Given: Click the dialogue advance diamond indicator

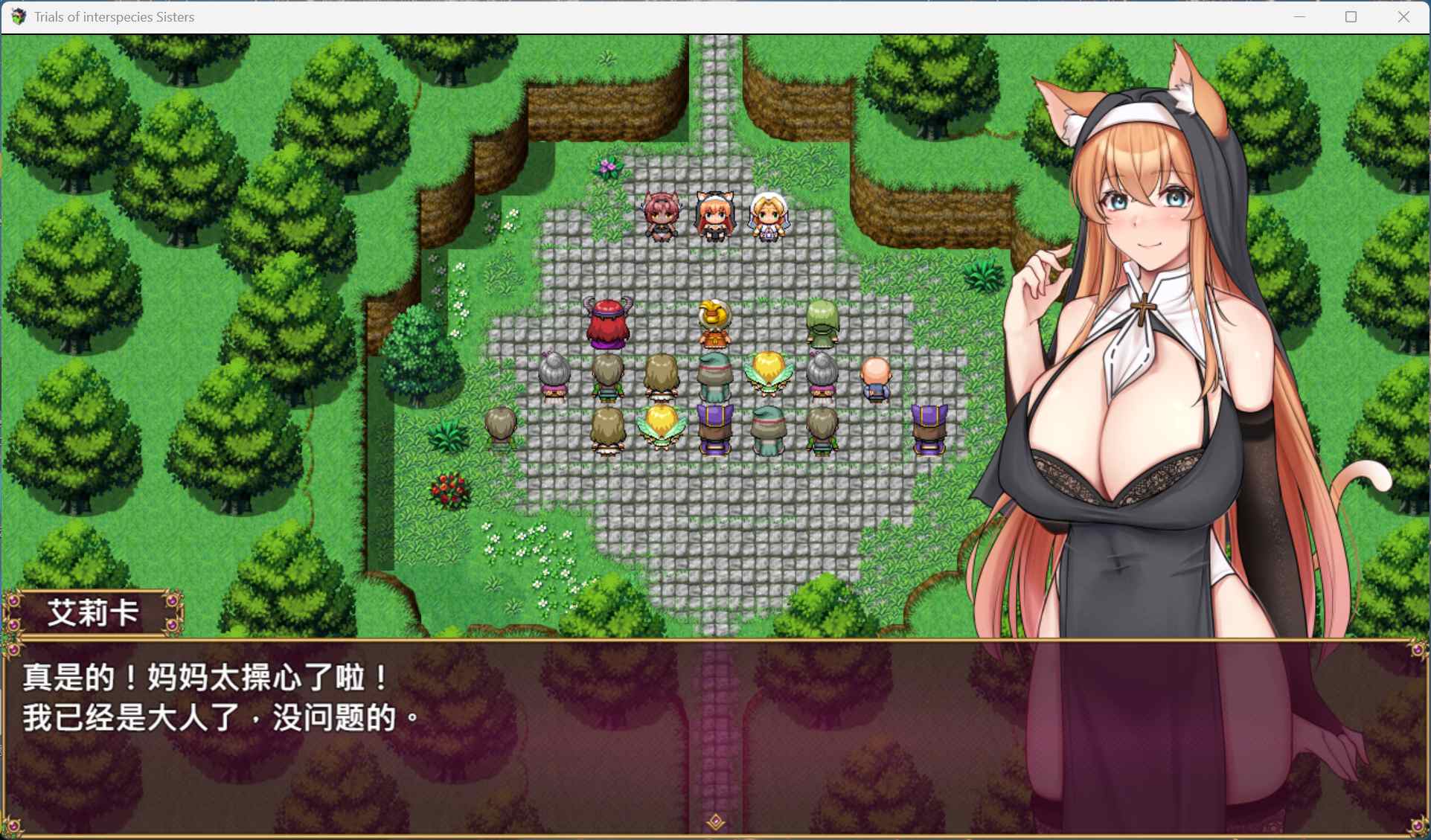Looking at the screenshot, I should (715, 820).
